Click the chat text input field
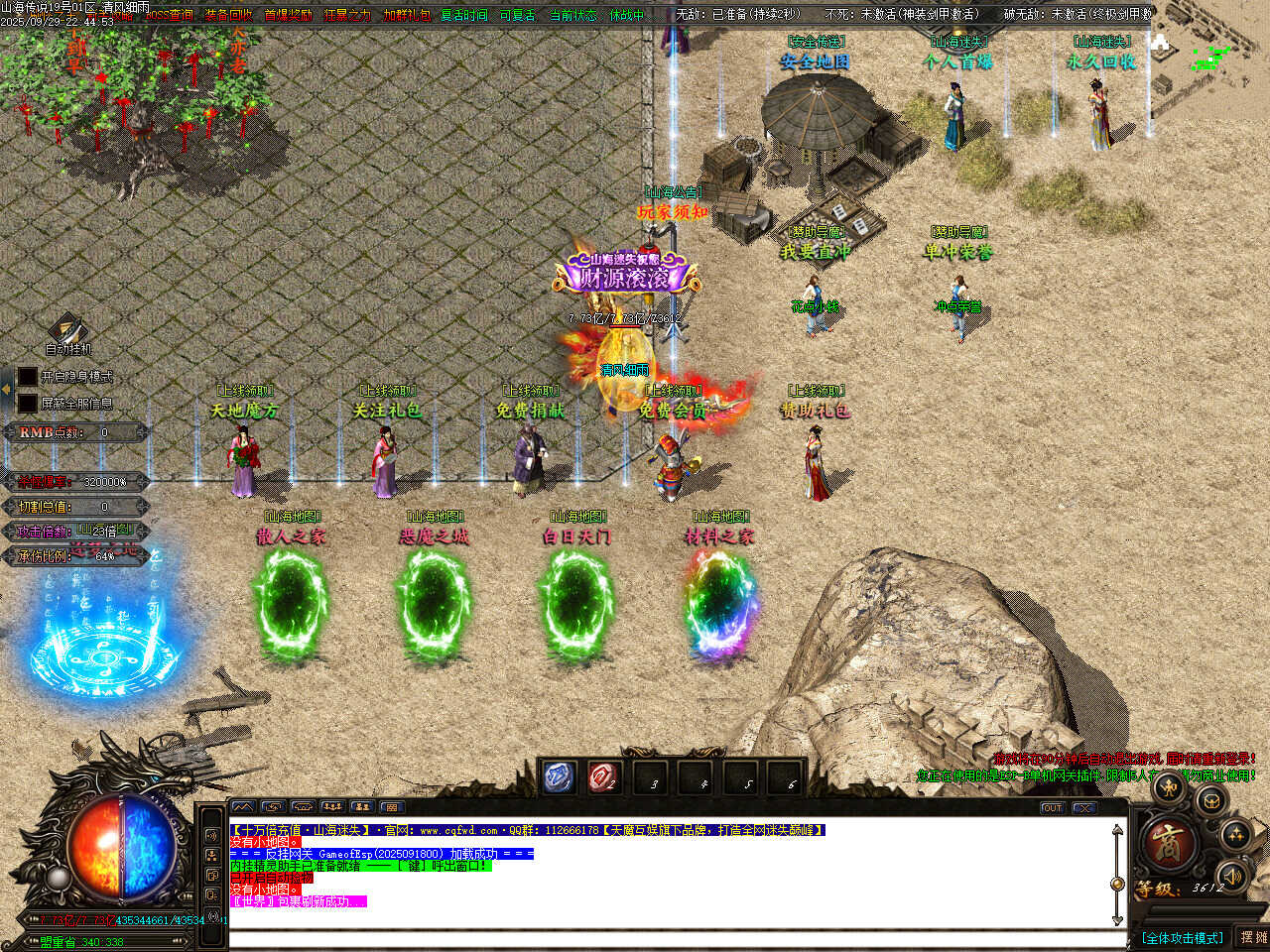The width and height of the screenshot is (1270, 952). [675, 938]
